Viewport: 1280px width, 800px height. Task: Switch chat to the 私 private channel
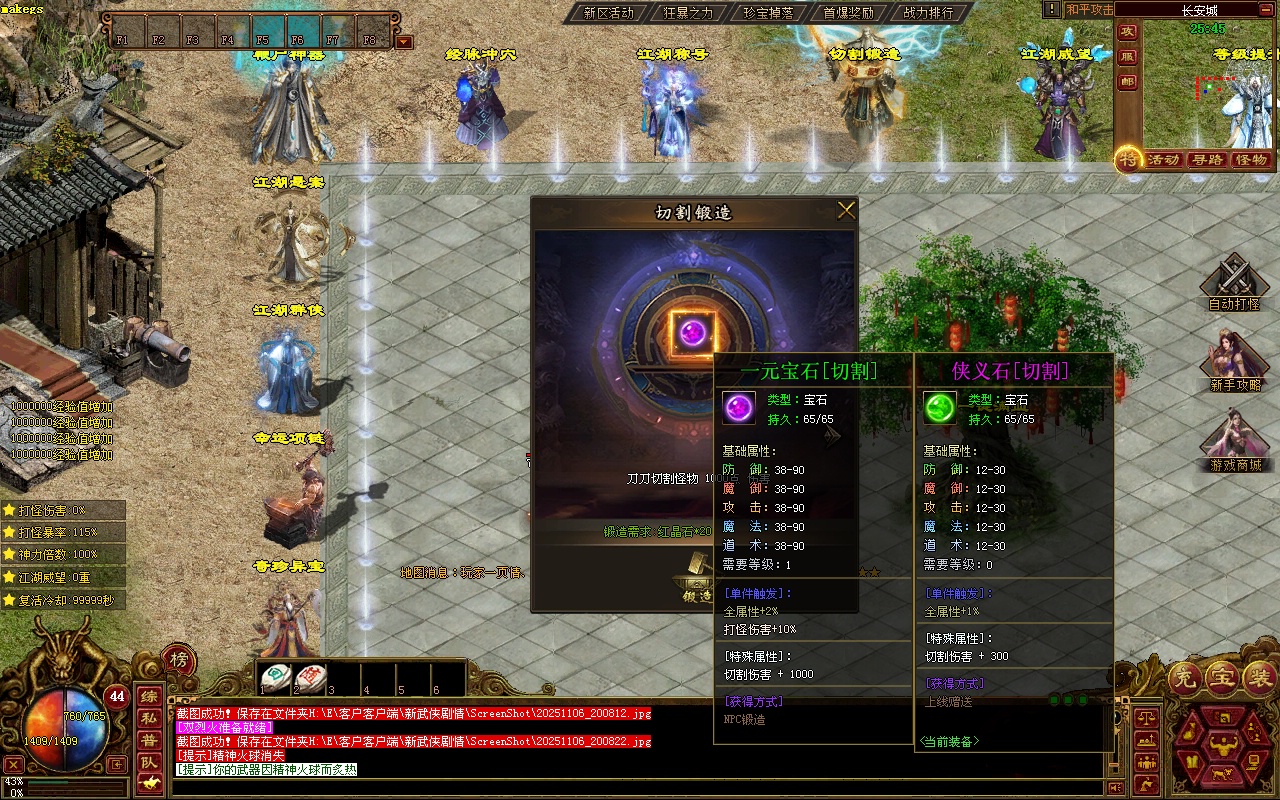[148, 718]
